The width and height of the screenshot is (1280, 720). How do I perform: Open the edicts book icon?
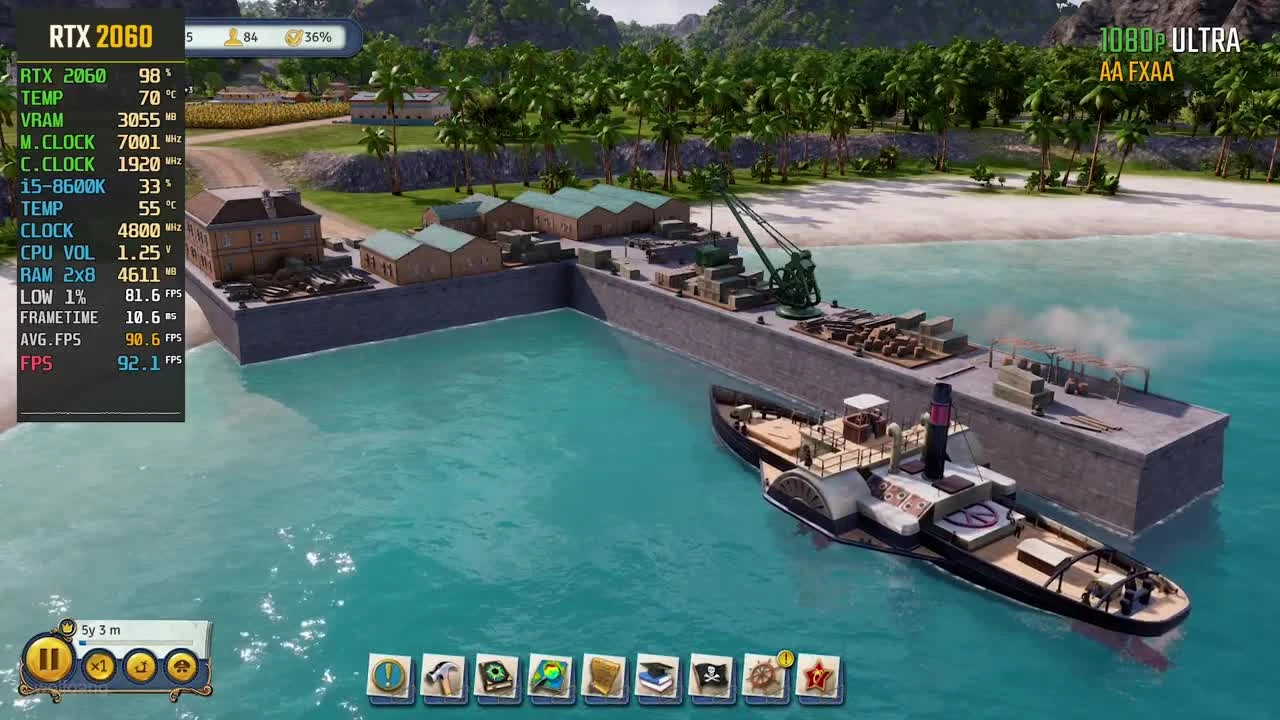pyautogui.click(x=494, y=674)
